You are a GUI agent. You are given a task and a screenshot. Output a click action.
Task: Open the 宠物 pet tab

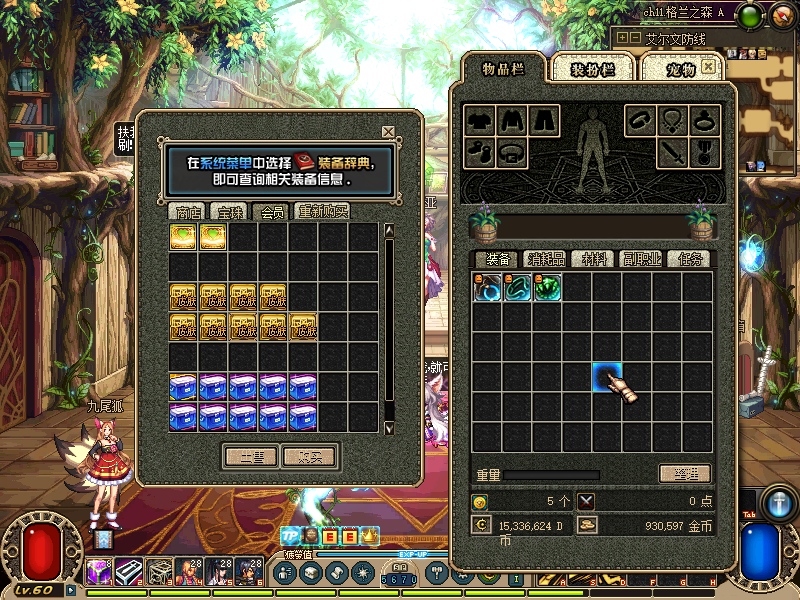[680, 69]
